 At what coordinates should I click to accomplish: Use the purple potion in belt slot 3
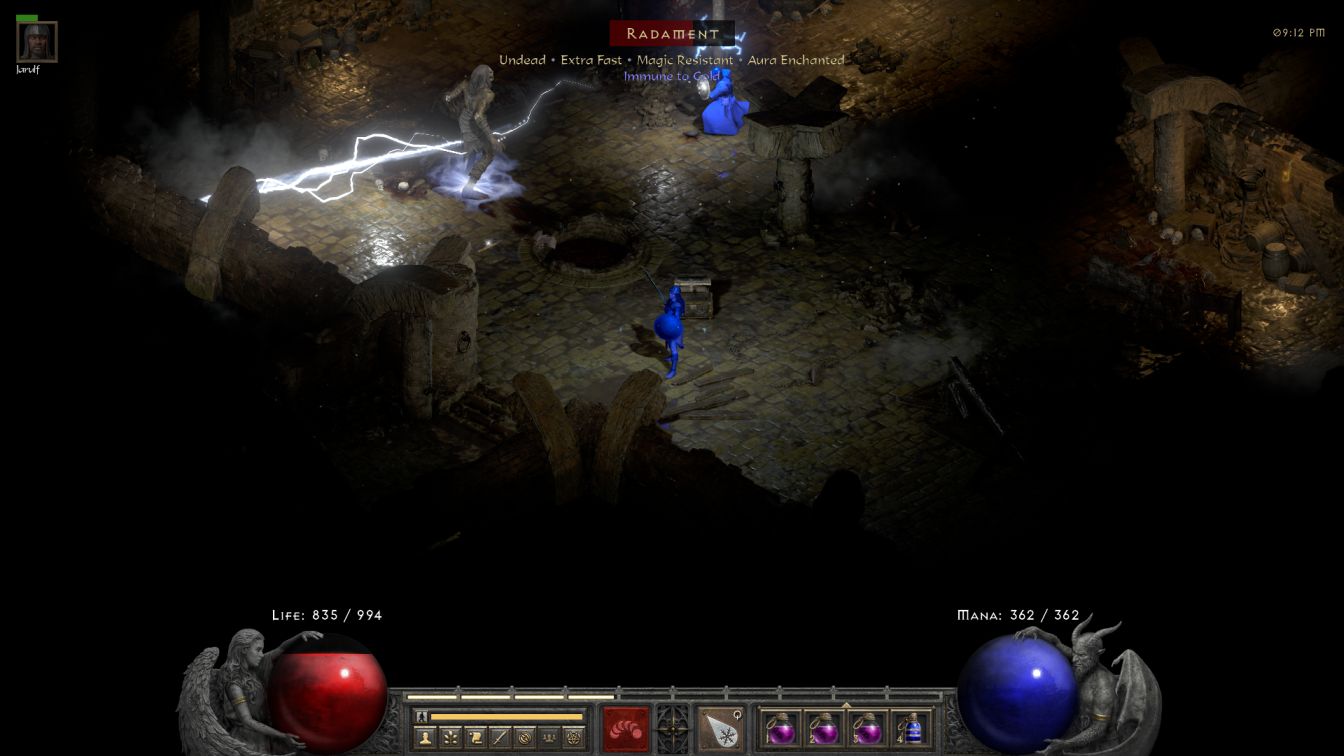(867, 728)
